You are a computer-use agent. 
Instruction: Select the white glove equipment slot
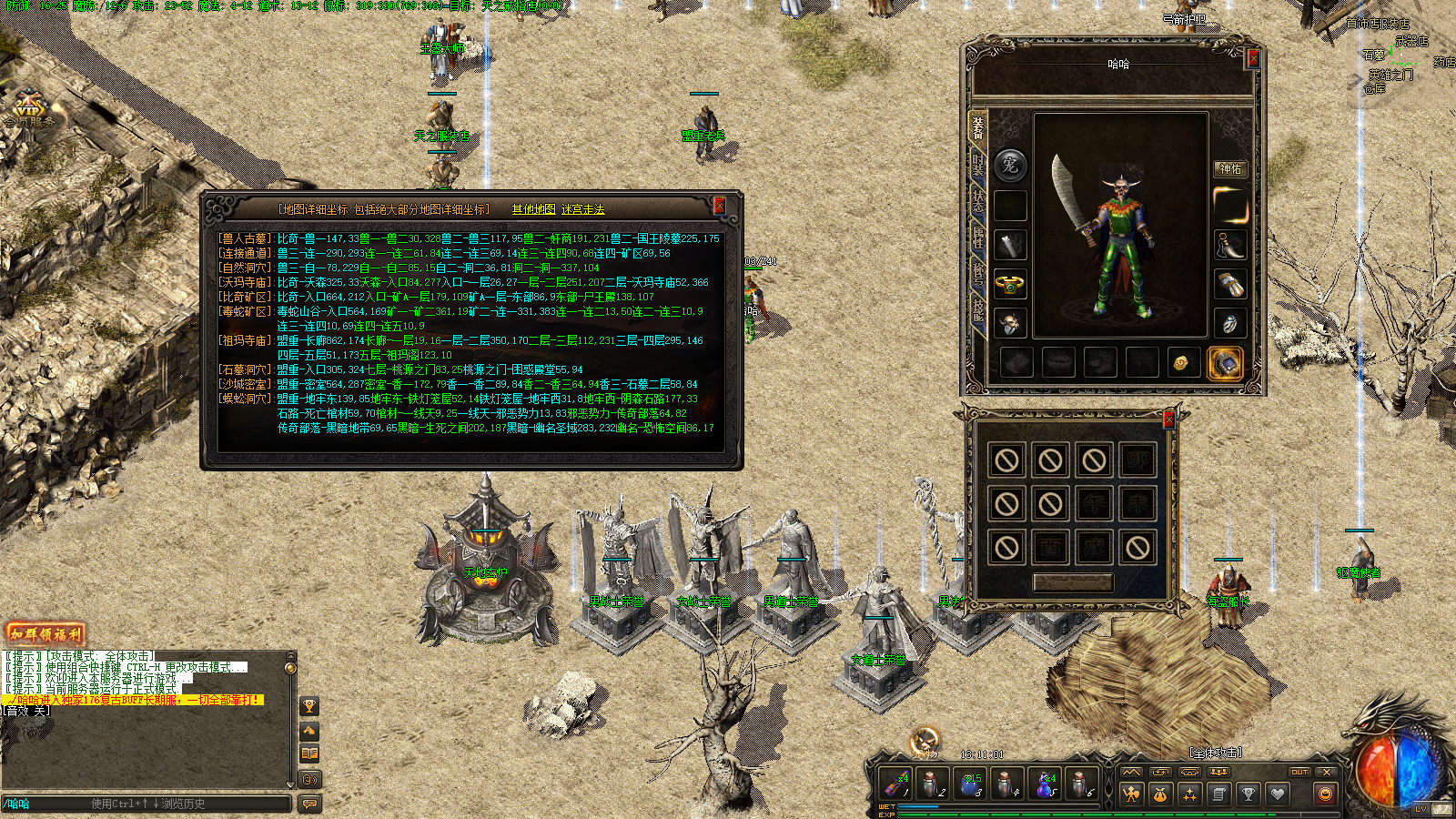coord(1230,284)
